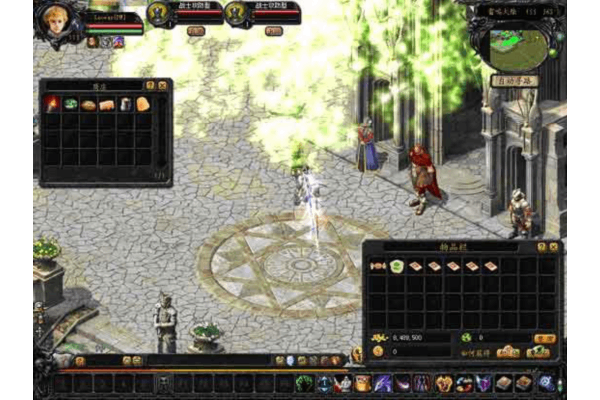Select the green jade item in inventory
This screenshot has width=600, height=400.
click(396, 266)
